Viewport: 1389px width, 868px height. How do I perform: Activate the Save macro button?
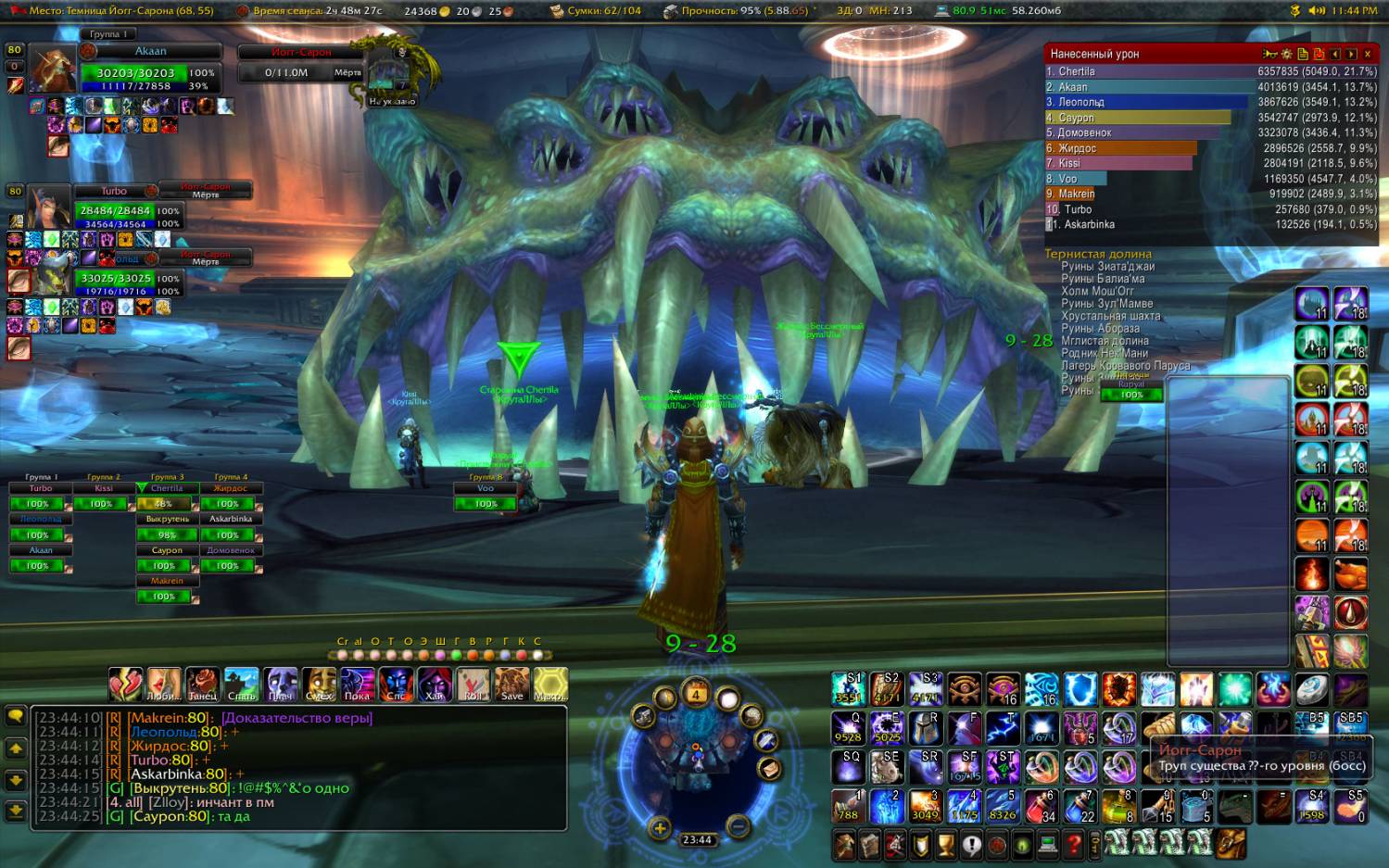[511, 685]
